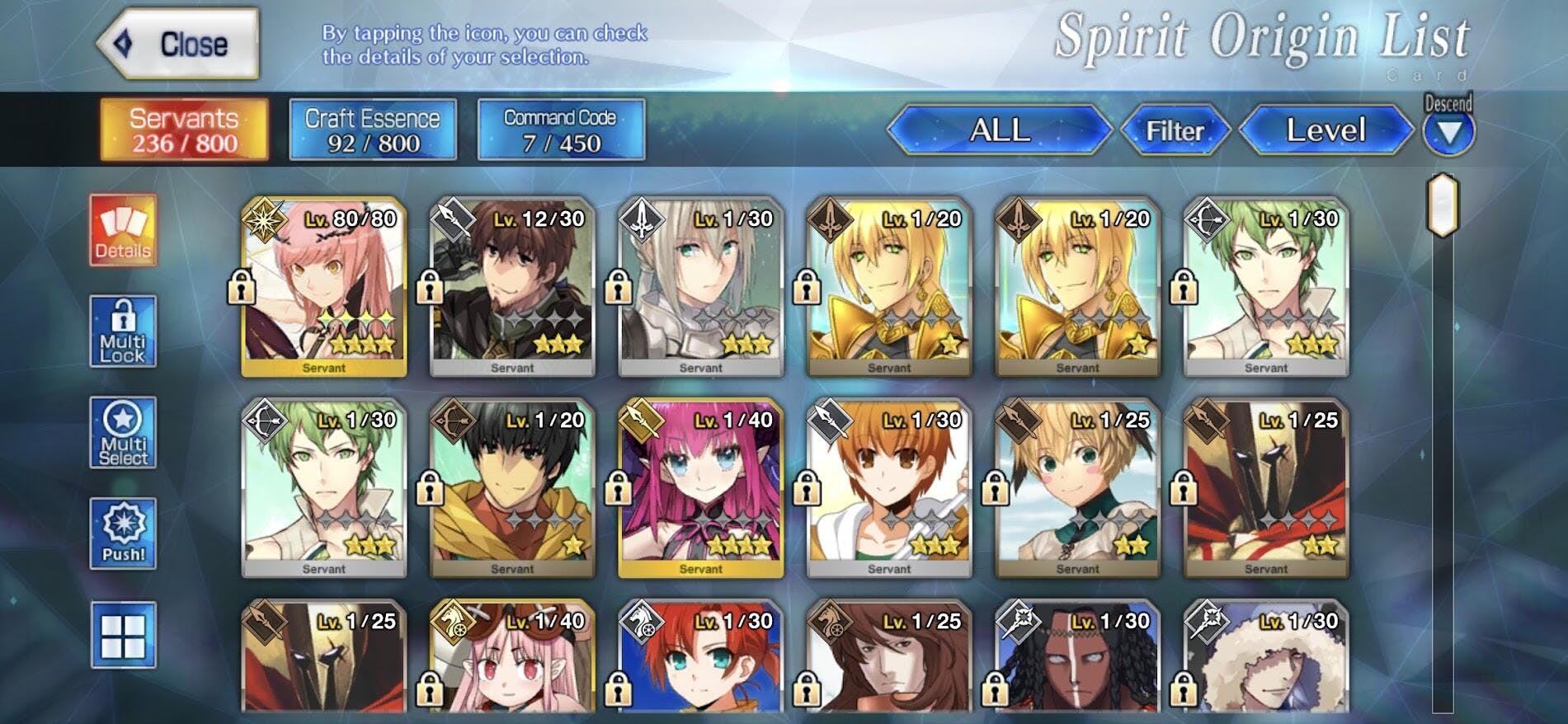1568x724 pixels.
Task: Show the Command Code tab
Action: 561,130
